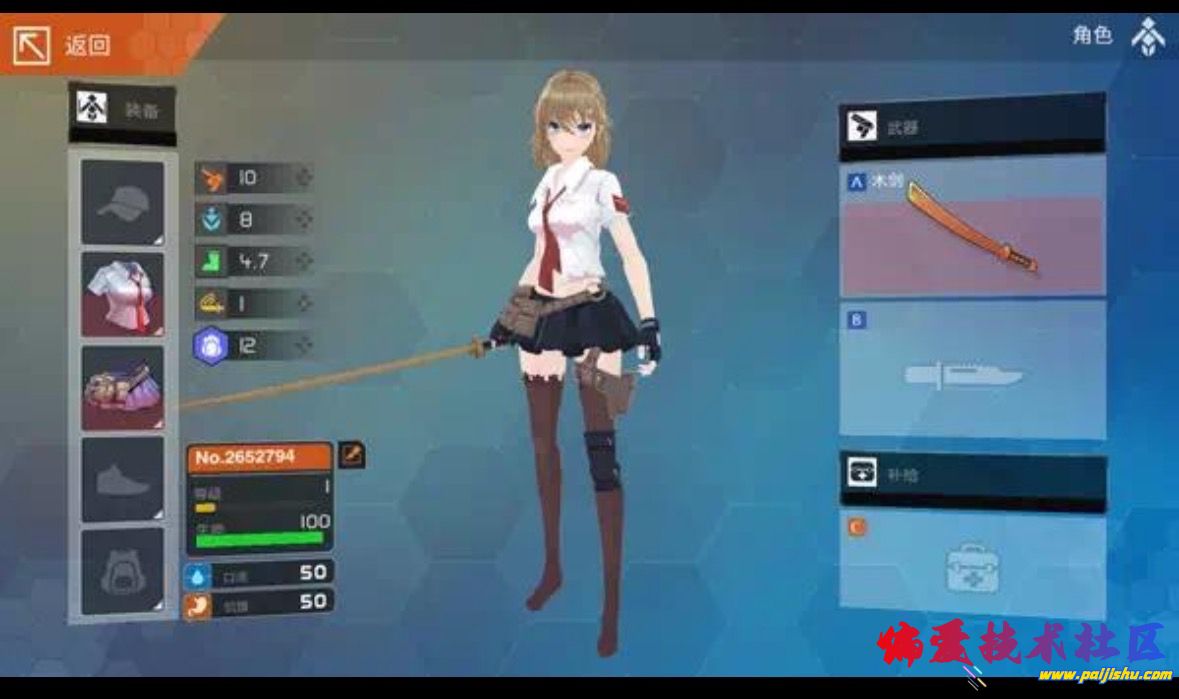The image size is (1179, 699).
Task: Open the 补给 supplies panel header
Action: [x=972, y=475]
